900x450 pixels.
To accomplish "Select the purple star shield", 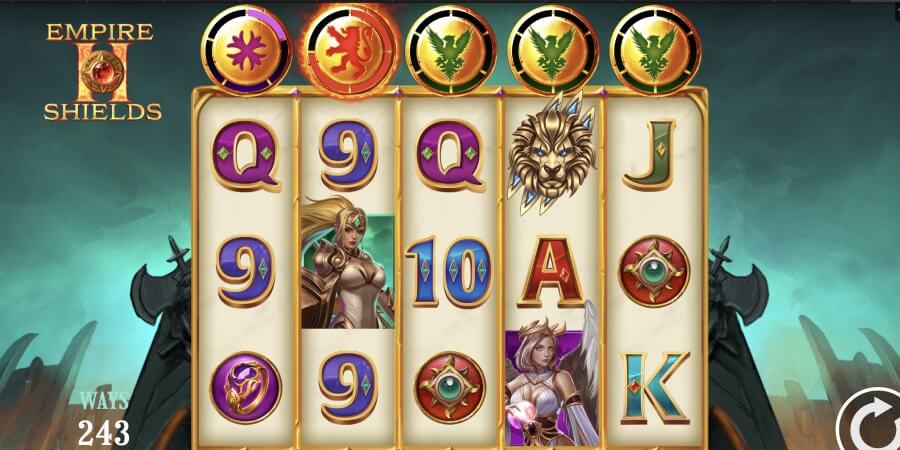I will tap(246, 48).
